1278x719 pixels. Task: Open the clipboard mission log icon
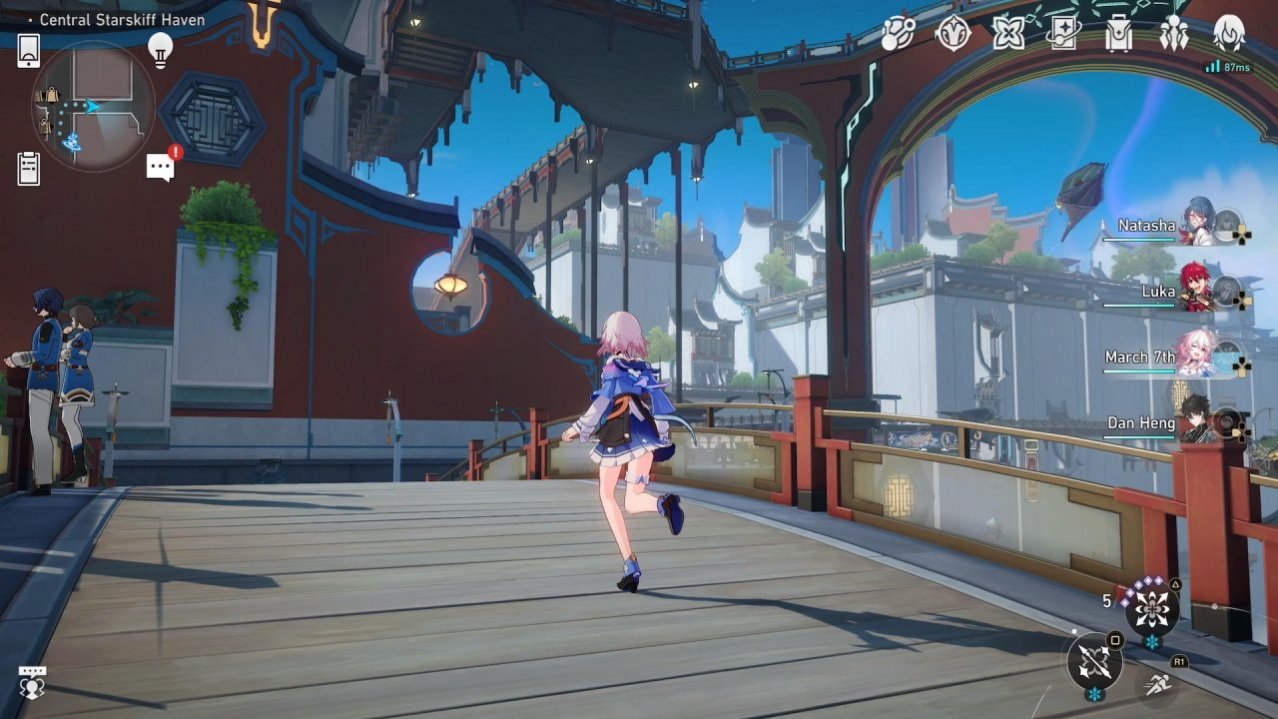pos(29,168)
